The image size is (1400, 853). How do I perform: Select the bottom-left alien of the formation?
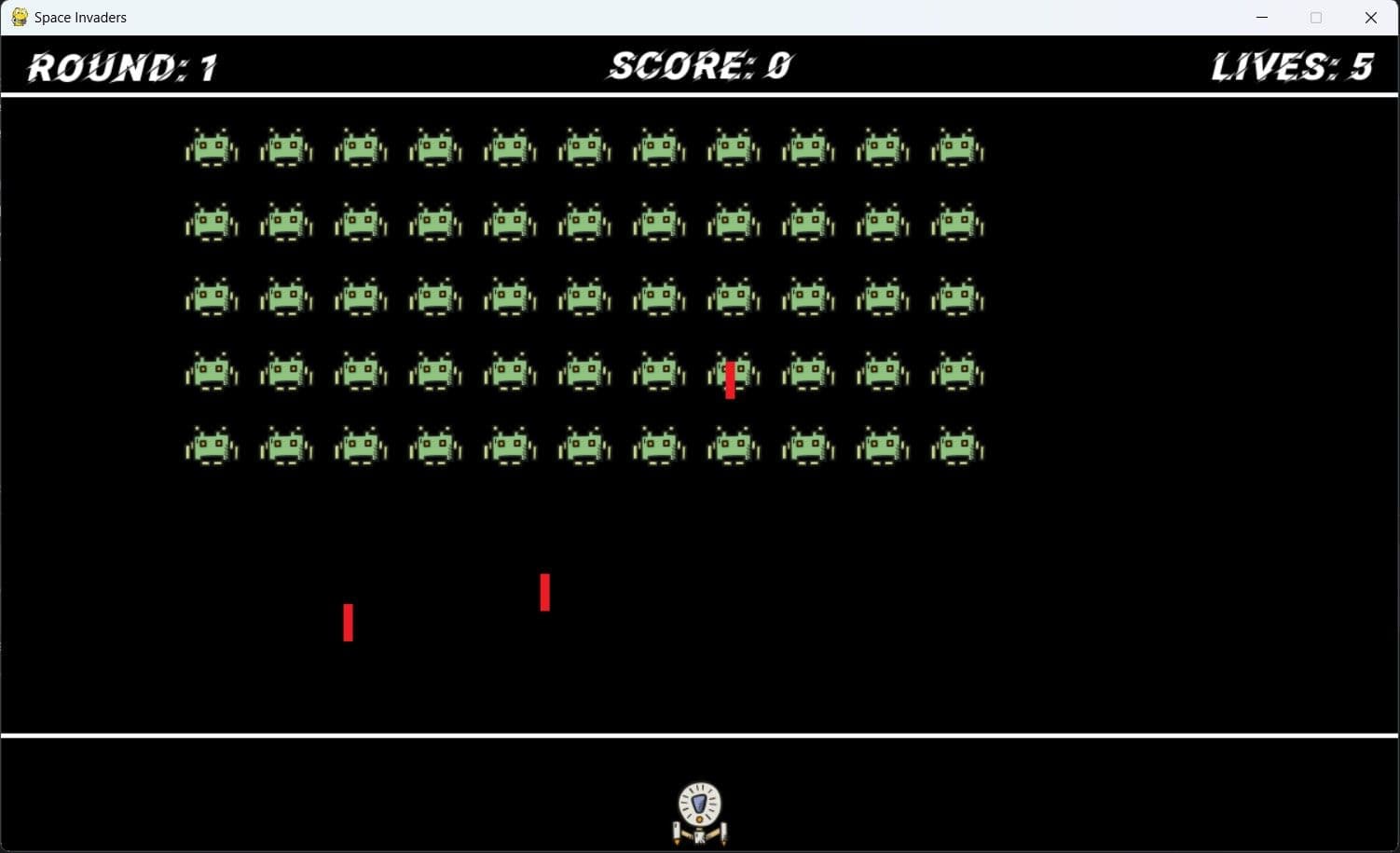click(211, 446)
